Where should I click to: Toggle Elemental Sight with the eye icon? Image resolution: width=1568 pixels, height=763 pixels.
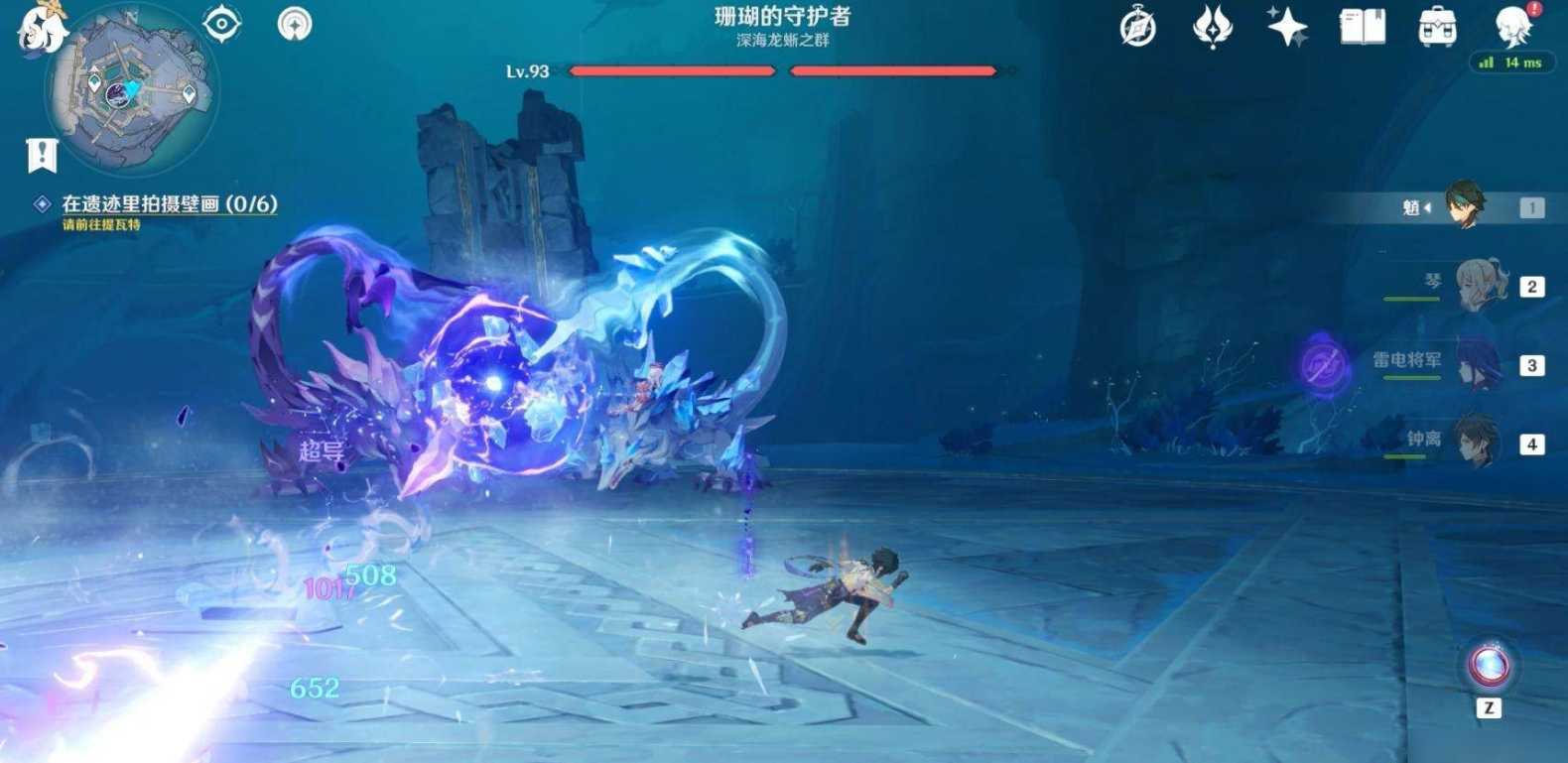pyautogui.click(x=220, y=26)
